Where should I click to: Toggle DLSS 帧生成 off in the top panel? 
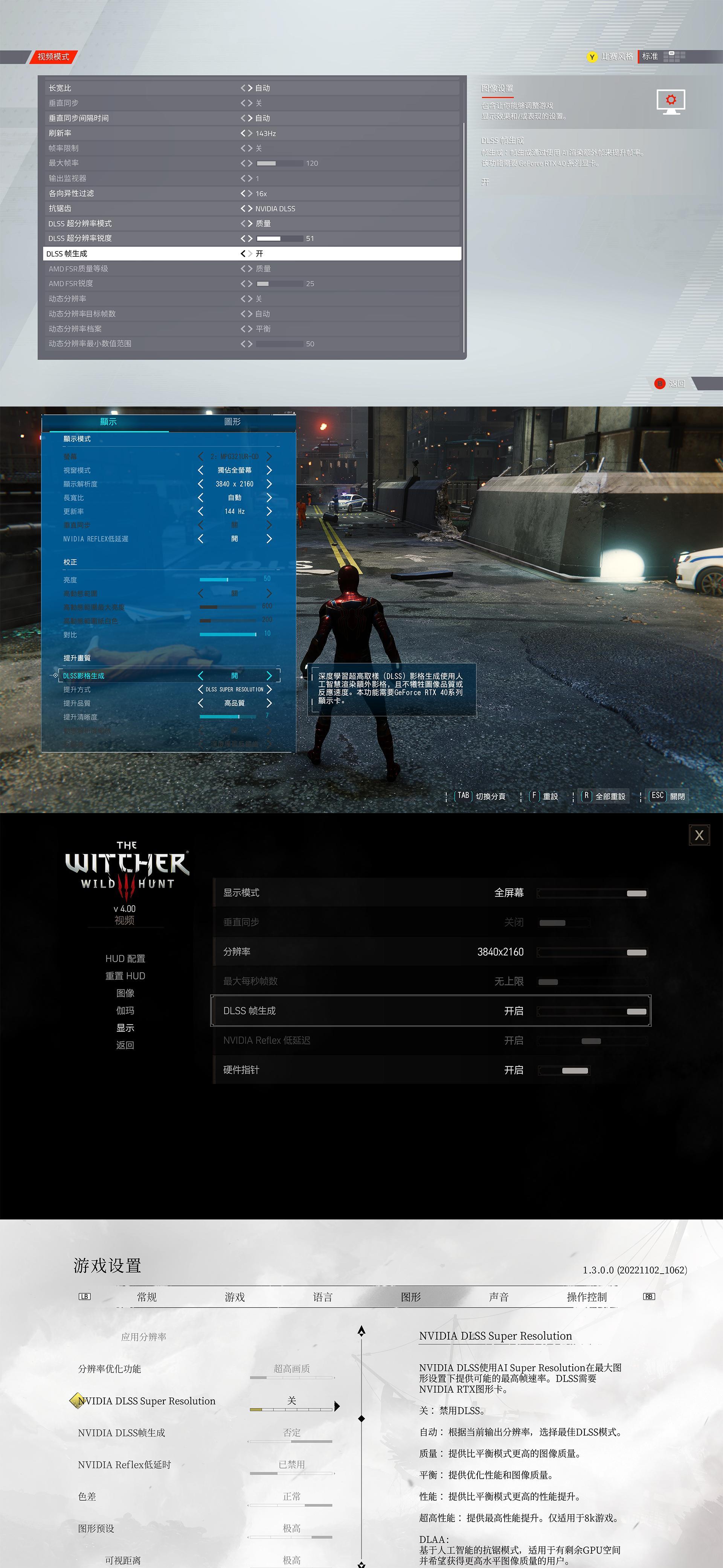244,254
